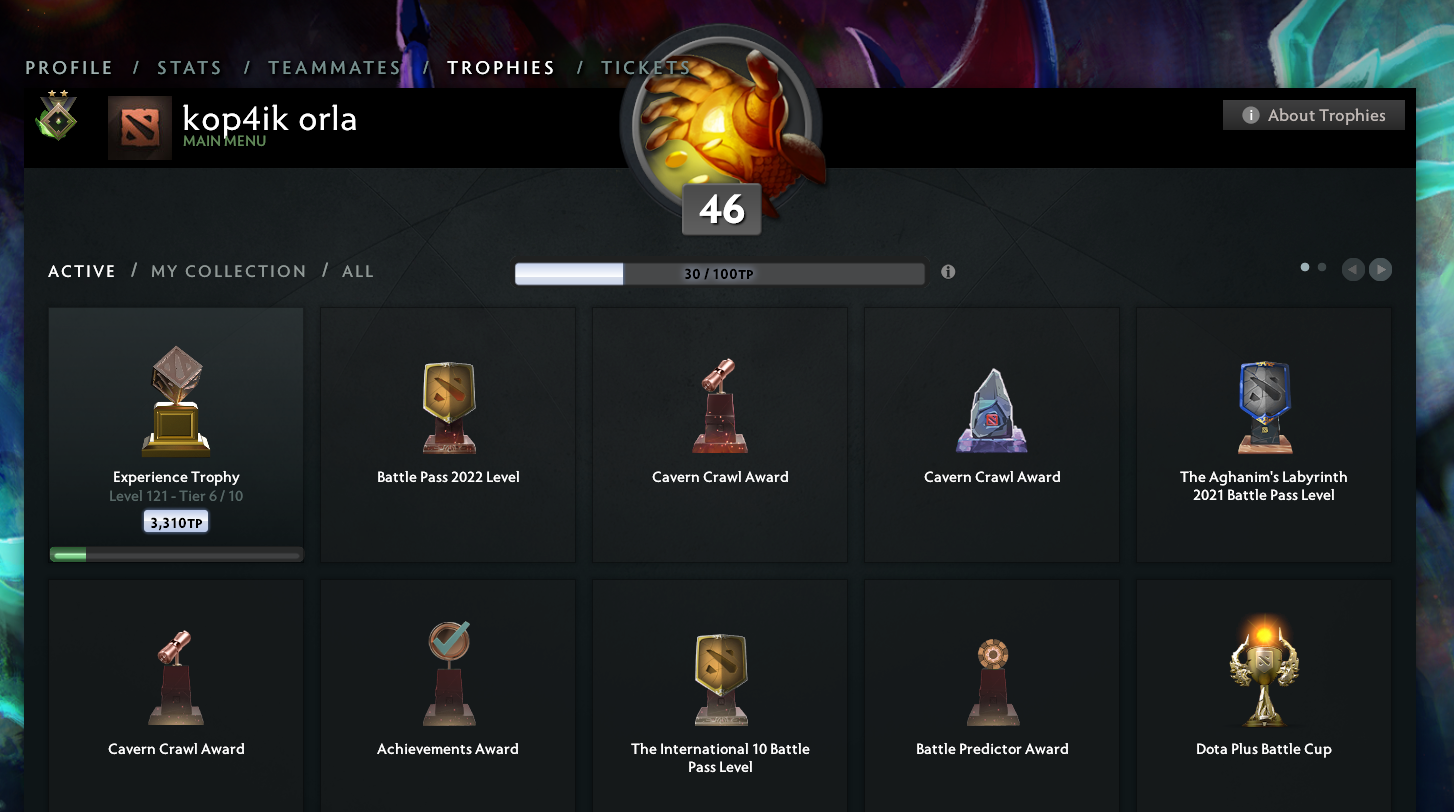Viewport: 1454px width, 812px height.
Task: Click the trophy points info circle icon
Action: pos(948,271)
